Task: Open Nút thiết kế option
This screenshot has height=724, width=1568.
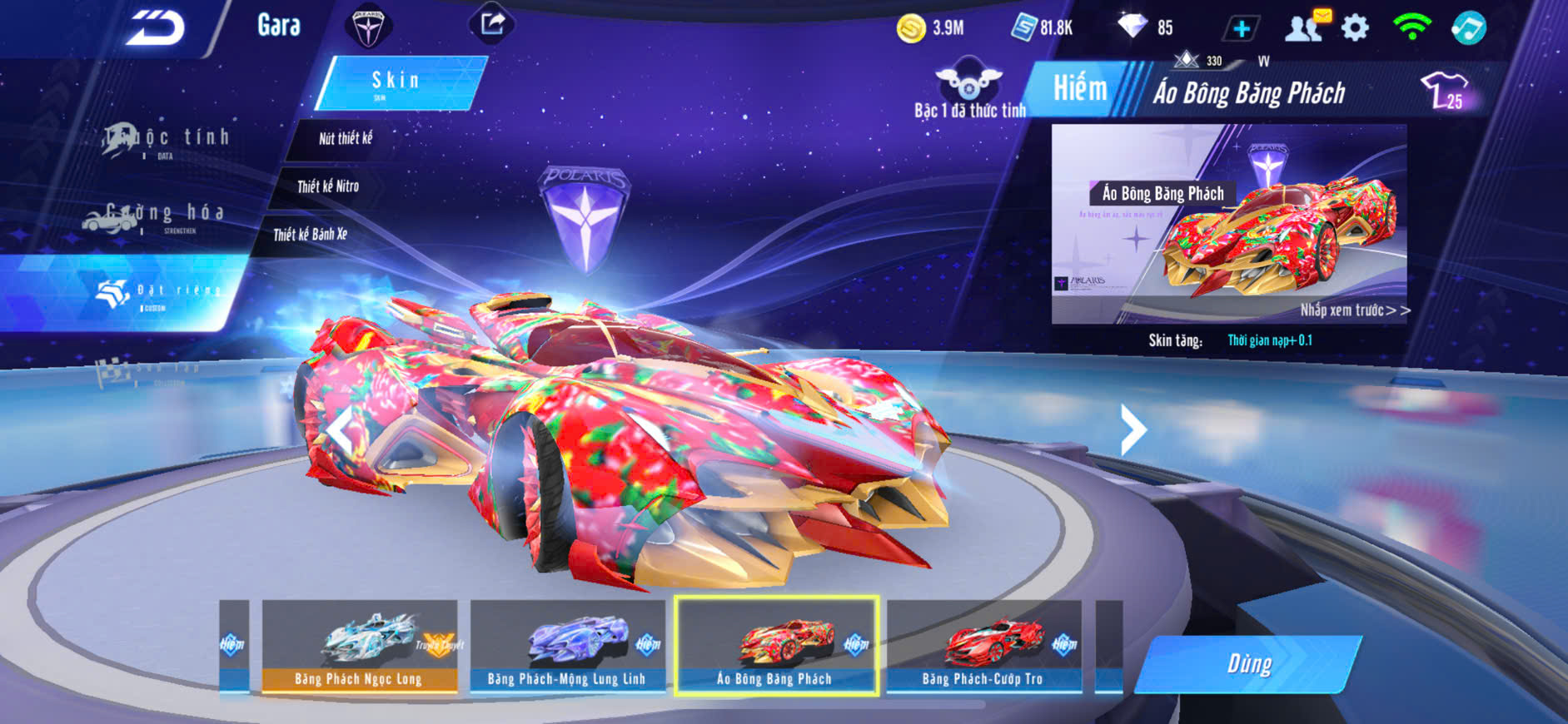Action: (x=345, y=139)
